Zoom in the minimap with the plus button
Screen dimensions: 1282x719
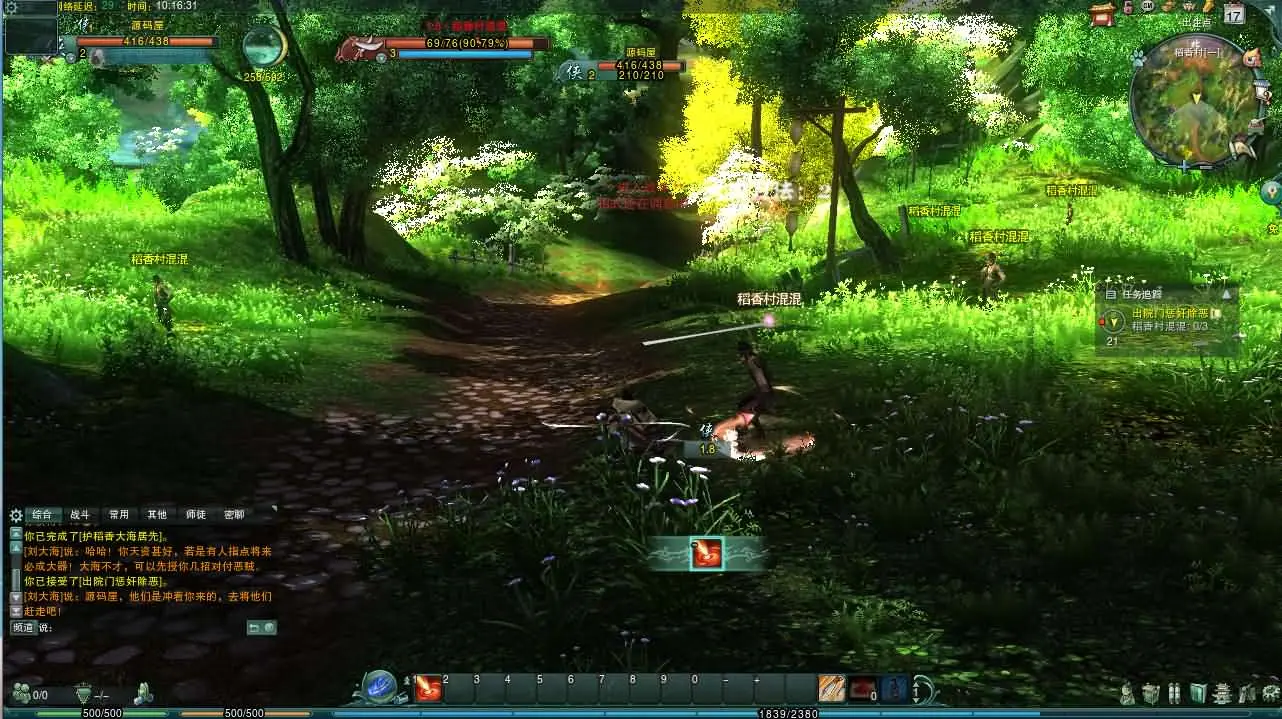(1184, 167)
